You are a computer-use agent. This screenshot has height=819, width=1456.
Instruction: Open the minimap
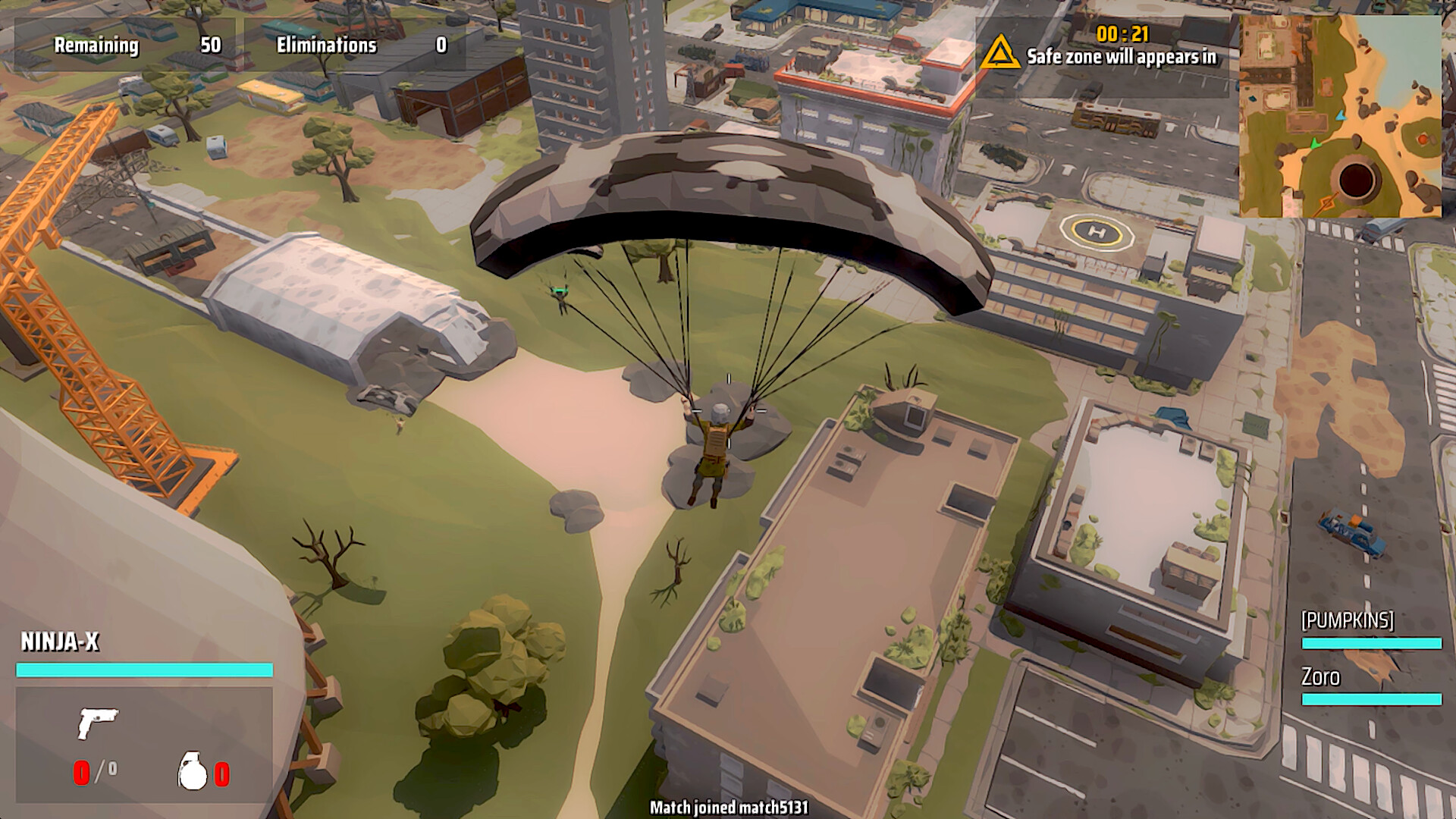(1340, 116)
